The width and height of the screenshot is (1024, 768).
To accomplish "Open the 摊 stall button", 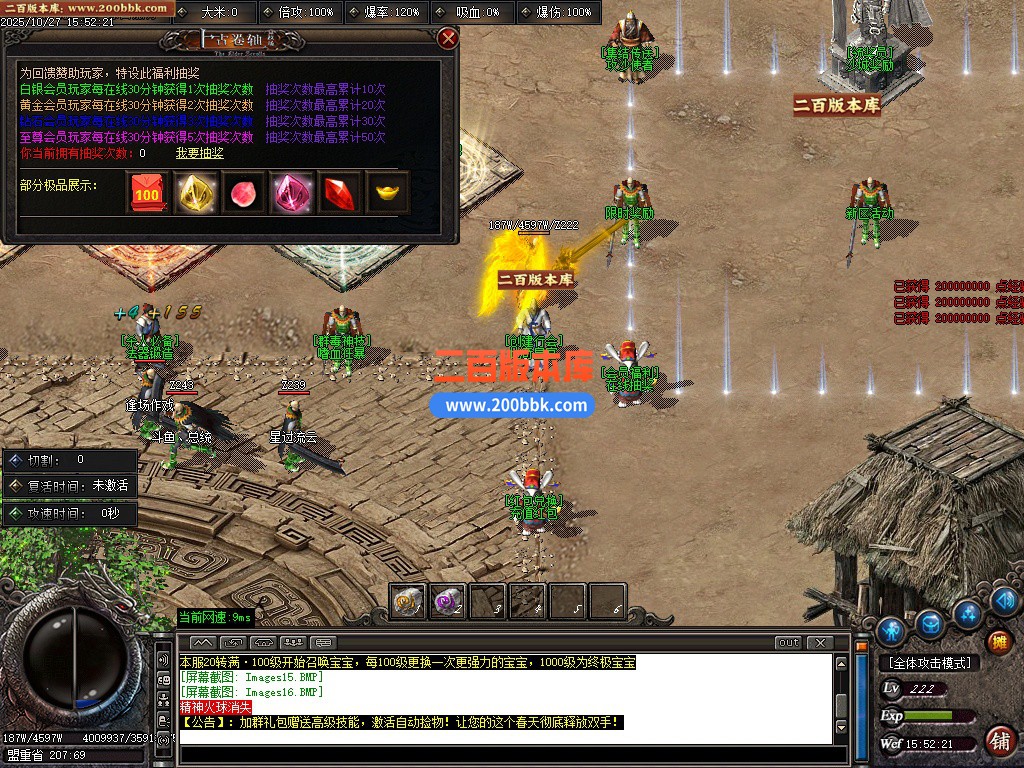I will (x=998, y=641).
